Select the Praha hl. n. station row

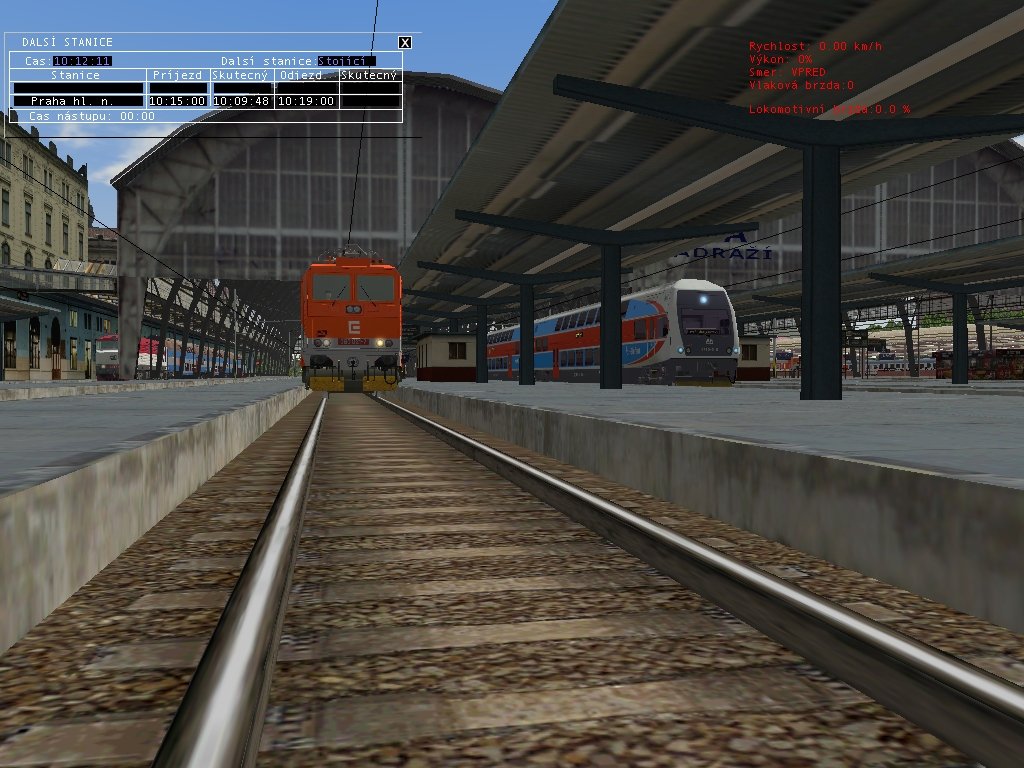coord(78,101)
